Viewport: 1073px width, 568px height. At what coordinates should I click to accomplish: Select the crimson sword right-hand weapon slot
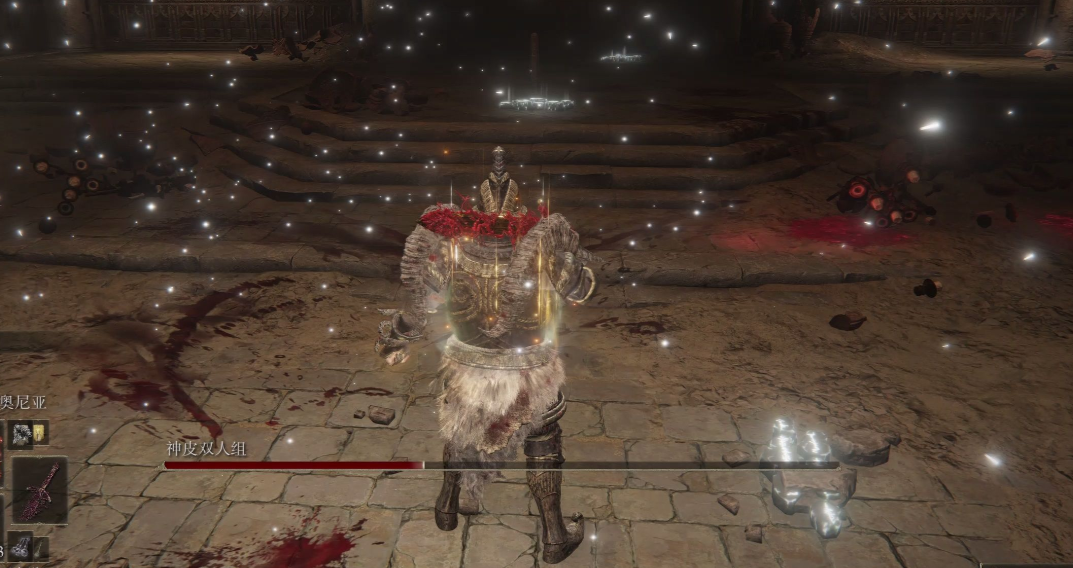[39, 490]
